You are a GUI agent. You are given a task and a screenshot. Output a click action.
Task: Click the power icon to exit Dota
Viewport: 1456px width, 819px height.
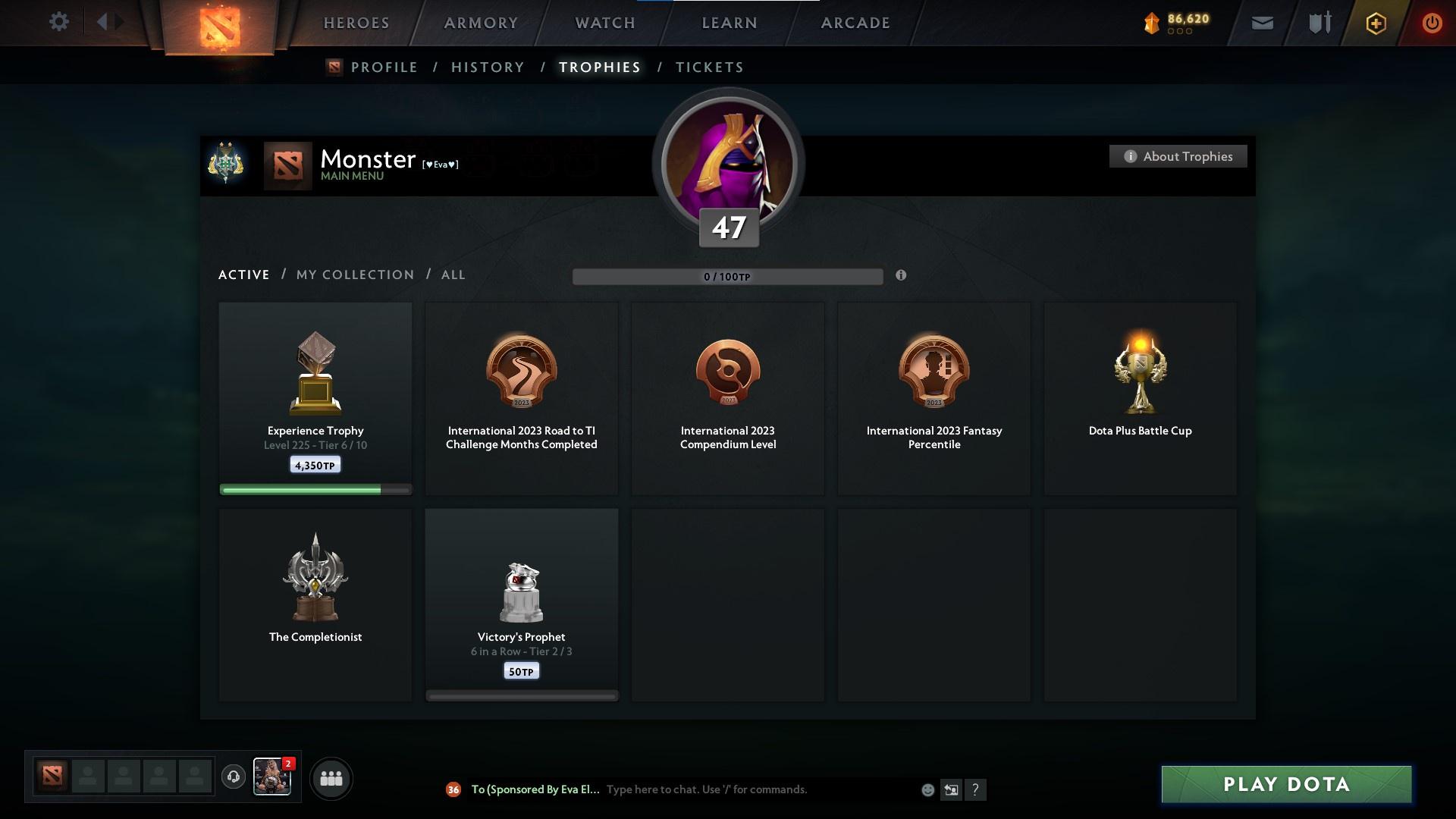click(x=1432, y=23)
